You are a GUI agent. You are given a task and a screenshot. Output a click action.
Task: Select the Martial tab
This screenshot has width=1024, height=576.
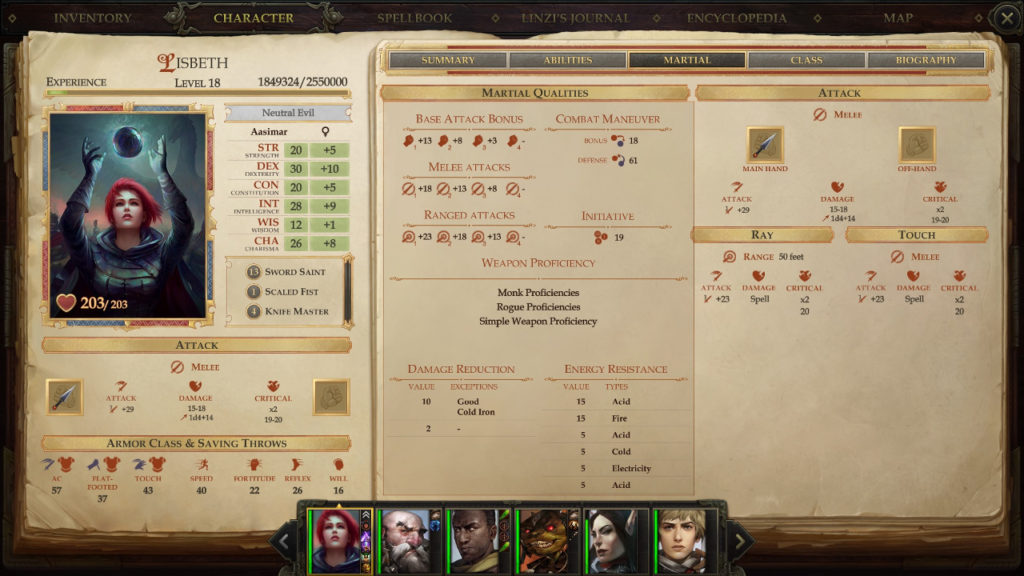687,60
